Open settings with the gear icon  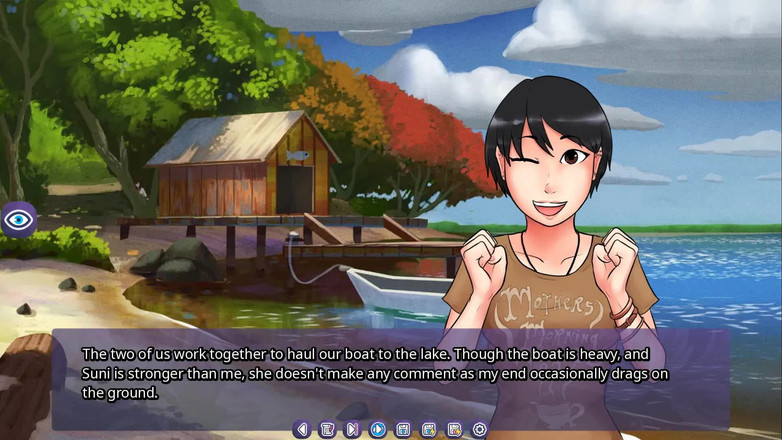479,429
